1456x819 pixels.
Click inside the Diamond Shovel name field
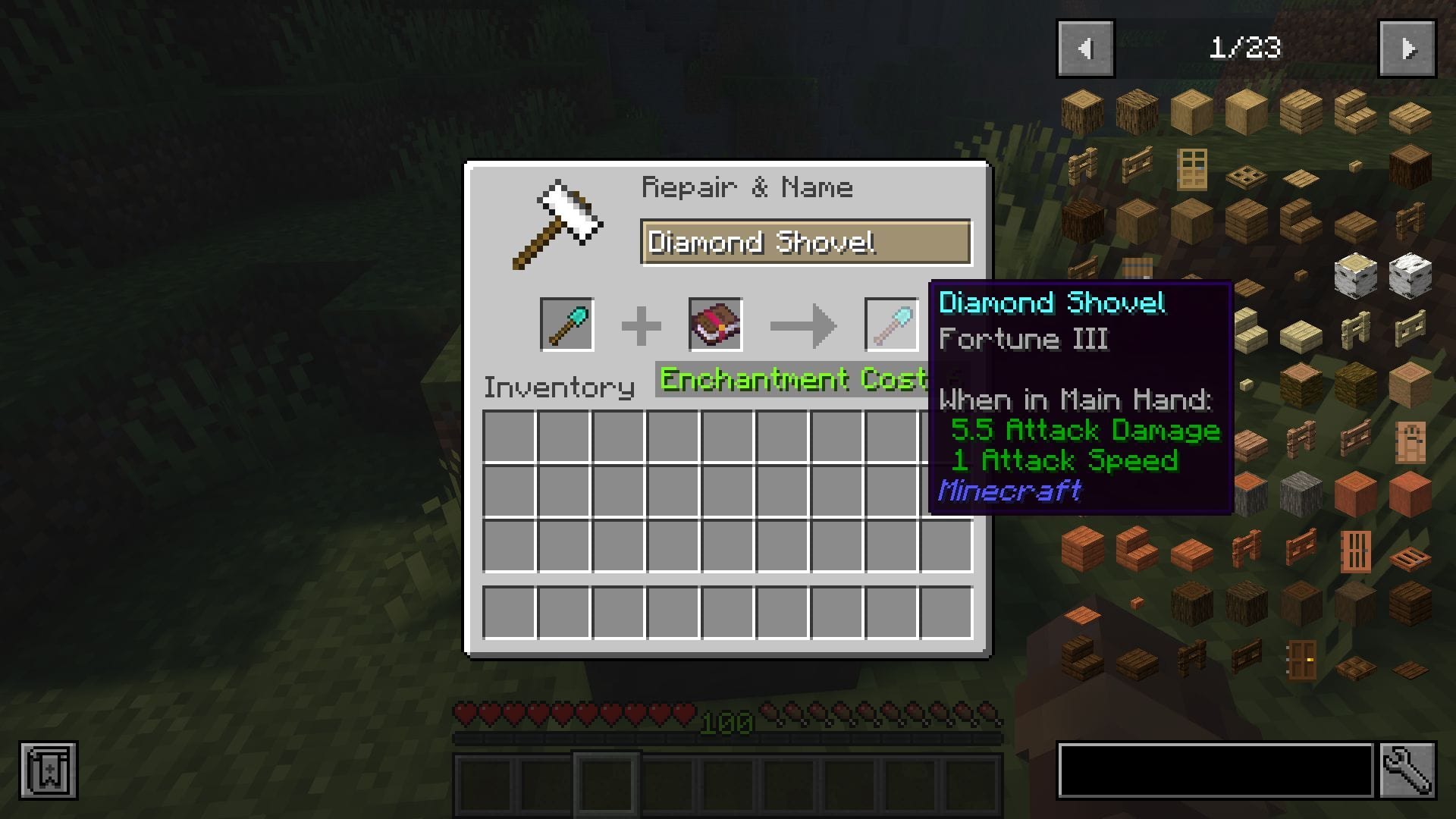pos(804,243)
